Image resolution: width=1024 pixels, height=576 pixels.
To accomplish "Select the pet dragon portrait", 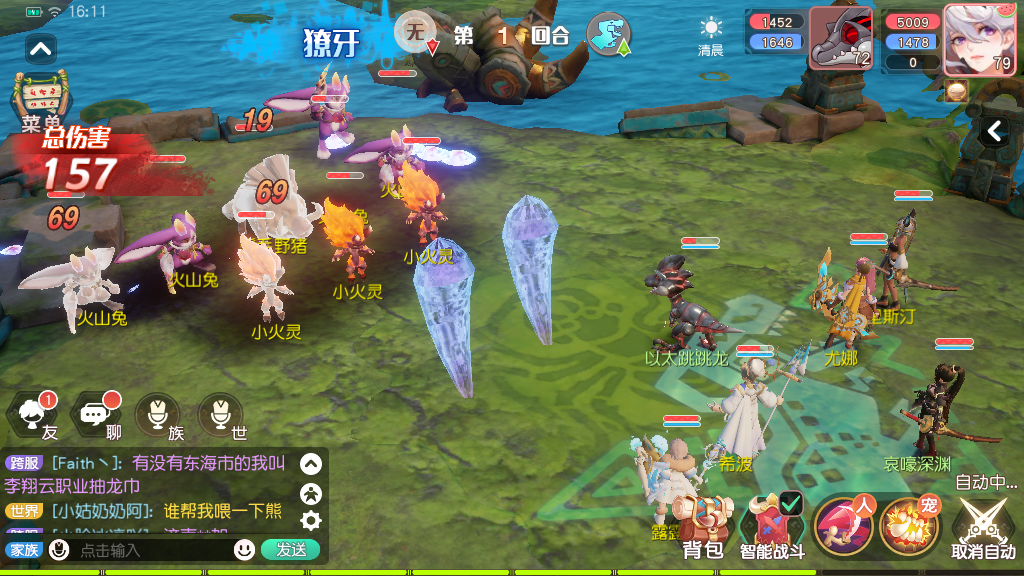I will [x=838, y=38].
